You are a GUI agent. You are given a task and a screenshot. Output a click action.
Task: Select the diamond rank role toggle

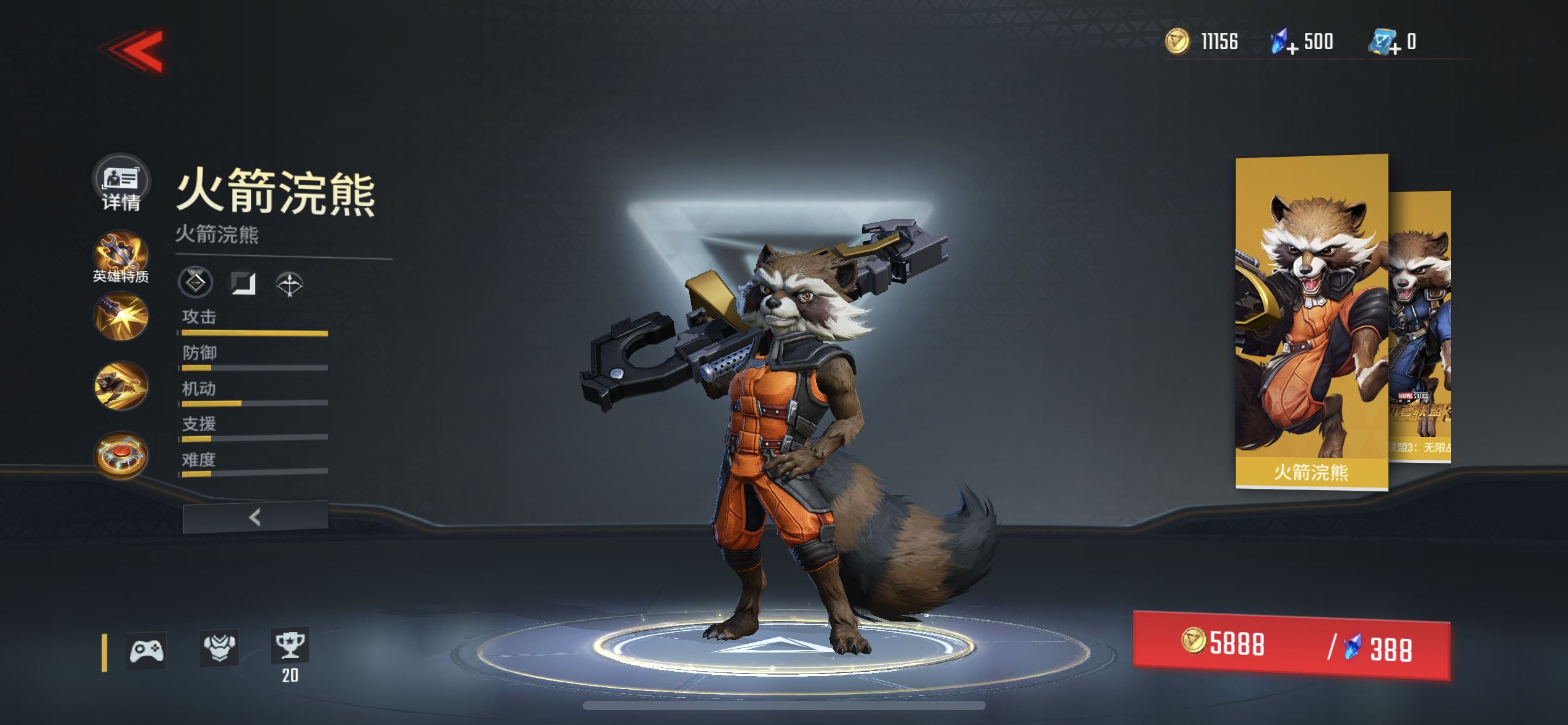(196, 283)
